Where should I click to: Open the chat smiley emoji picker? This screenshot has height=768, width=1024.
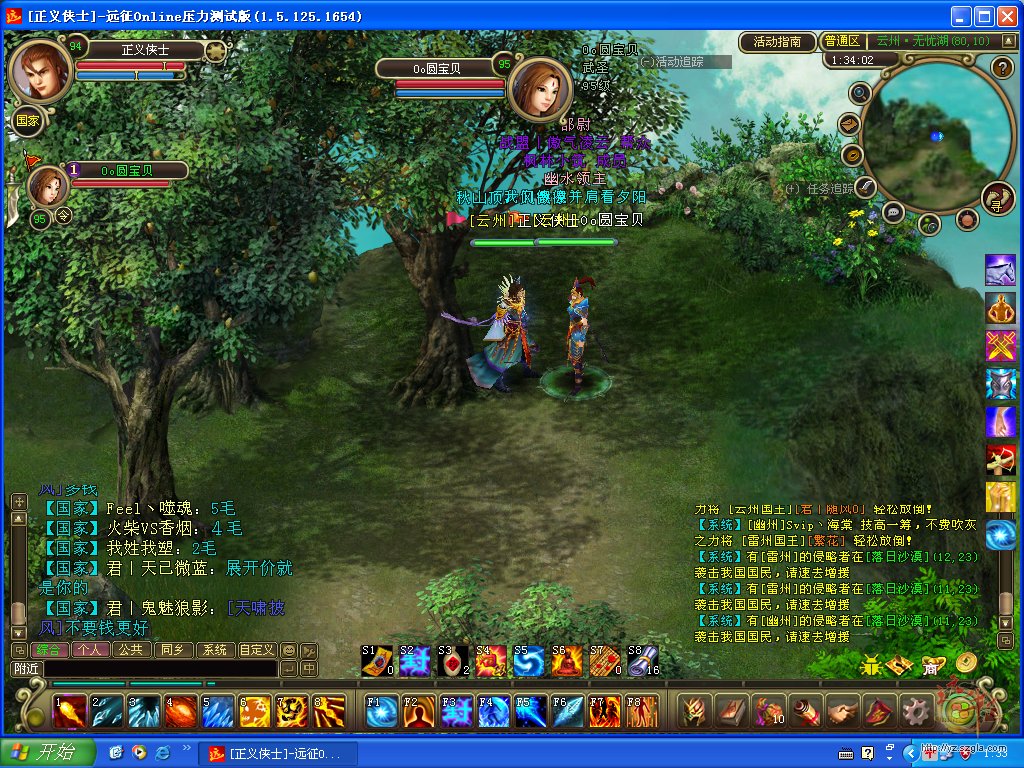coord(288,650)
